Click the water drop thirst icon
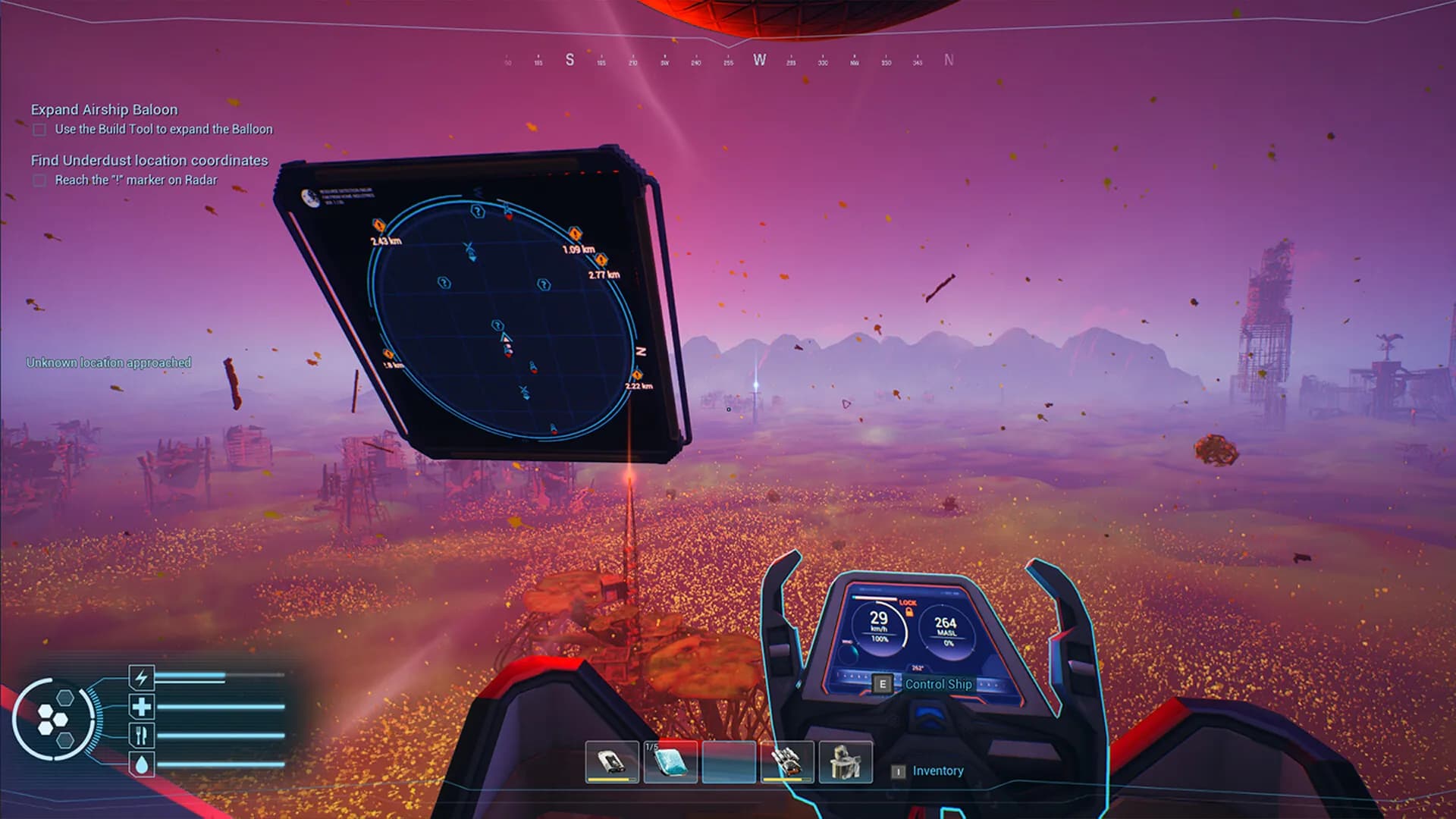 (142, 764)
